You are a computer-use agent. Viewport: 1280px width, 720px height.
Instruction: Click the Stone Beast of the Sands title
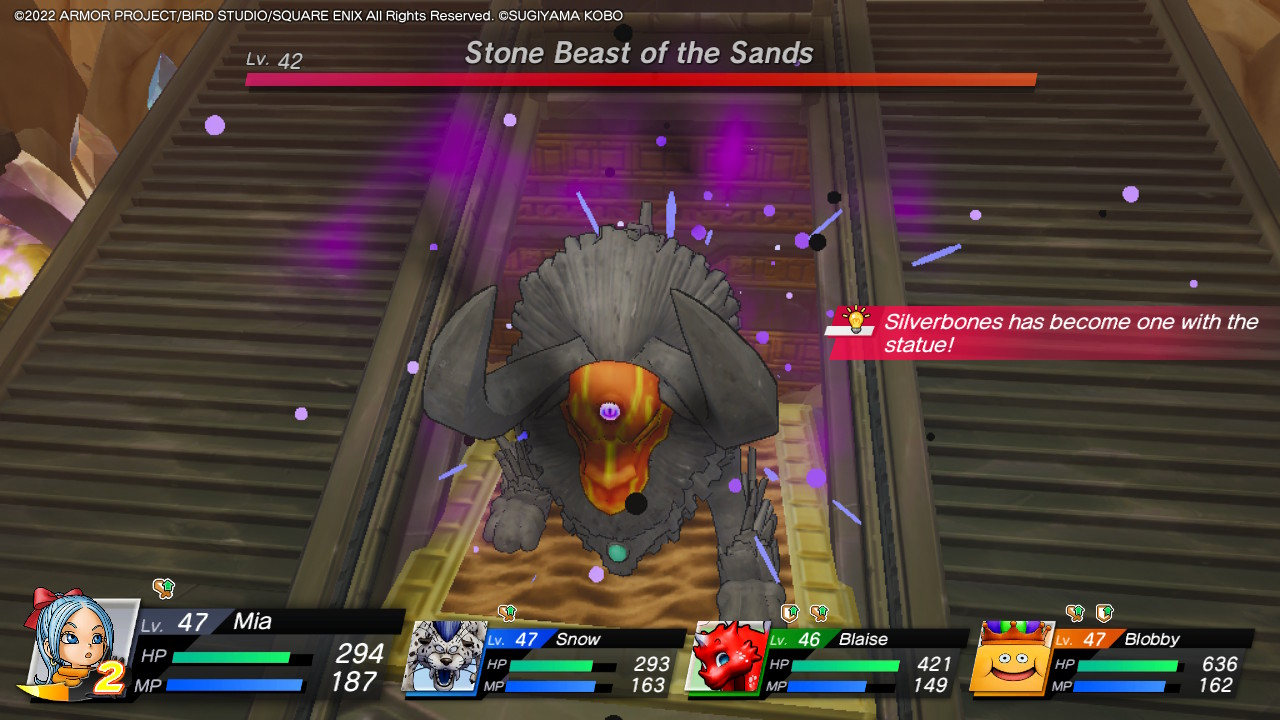pyautogui.click(x=640, y=53)
